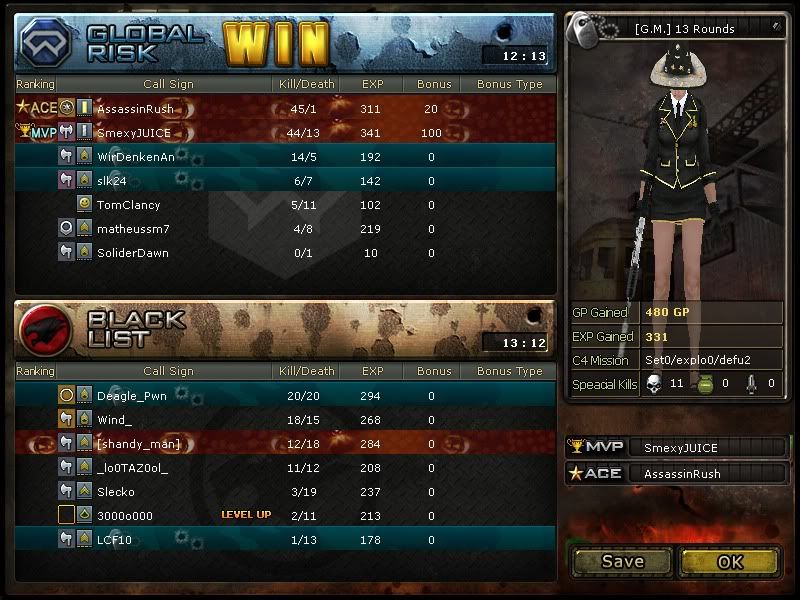Viewport: 800px width, 600px height.
Task: Select player slk24 on the scoreboard
Action: [112, 181]
